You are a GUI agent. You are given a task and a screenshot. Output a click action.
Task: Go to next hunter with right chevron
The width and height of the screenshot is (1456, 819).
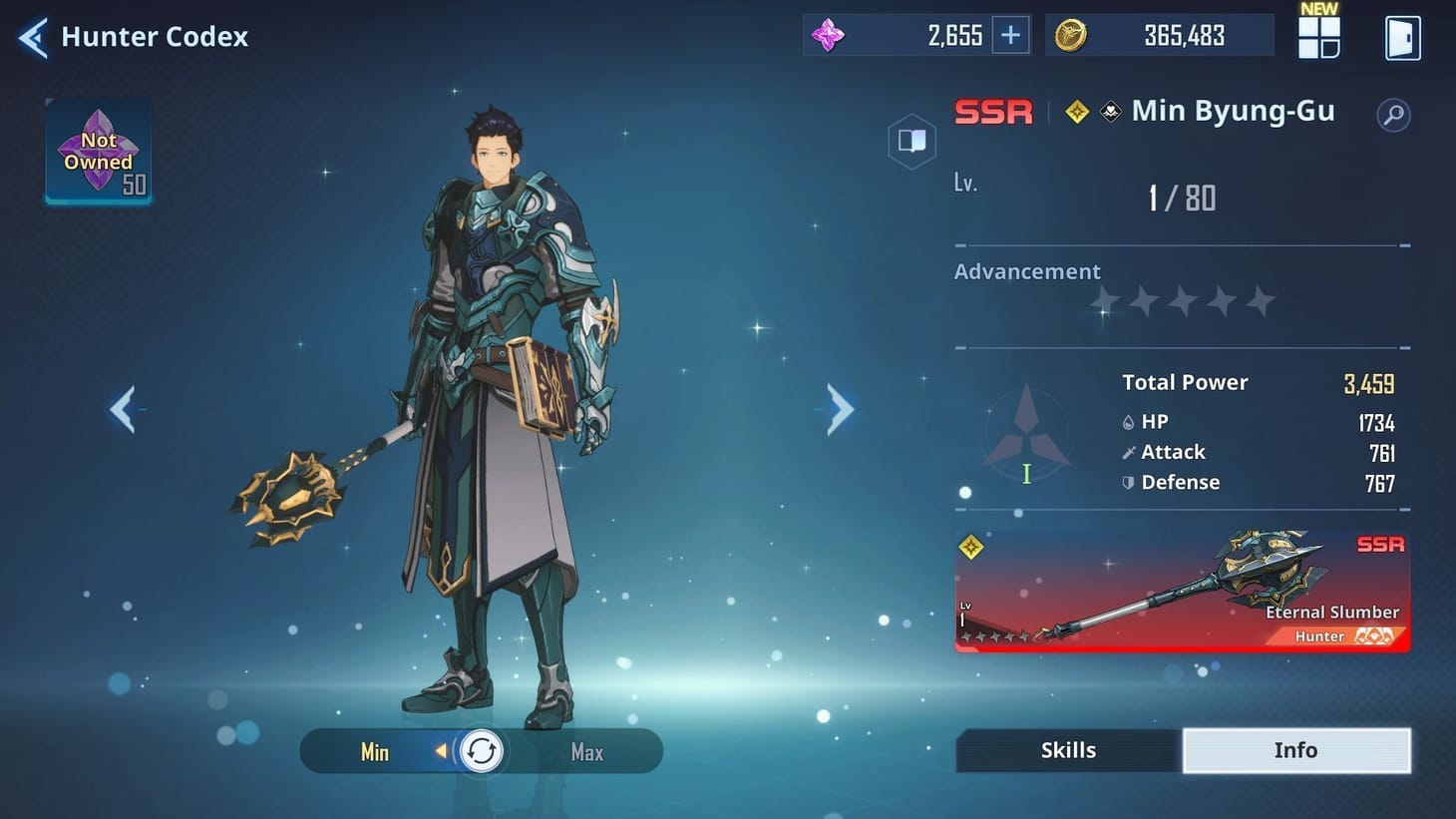(x=837, y=408)
